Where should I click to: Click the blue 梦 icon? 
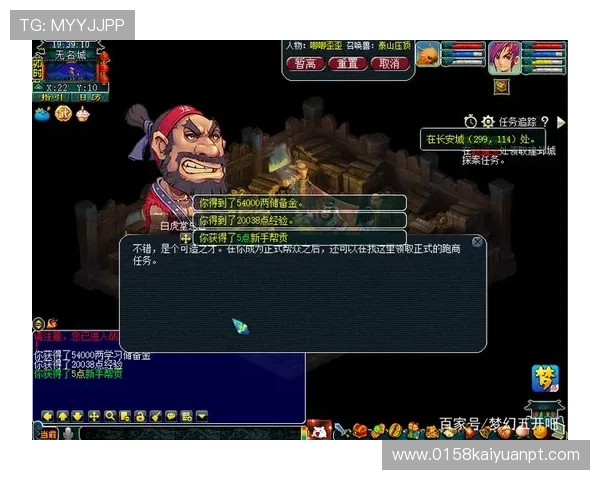coord(545,378)
